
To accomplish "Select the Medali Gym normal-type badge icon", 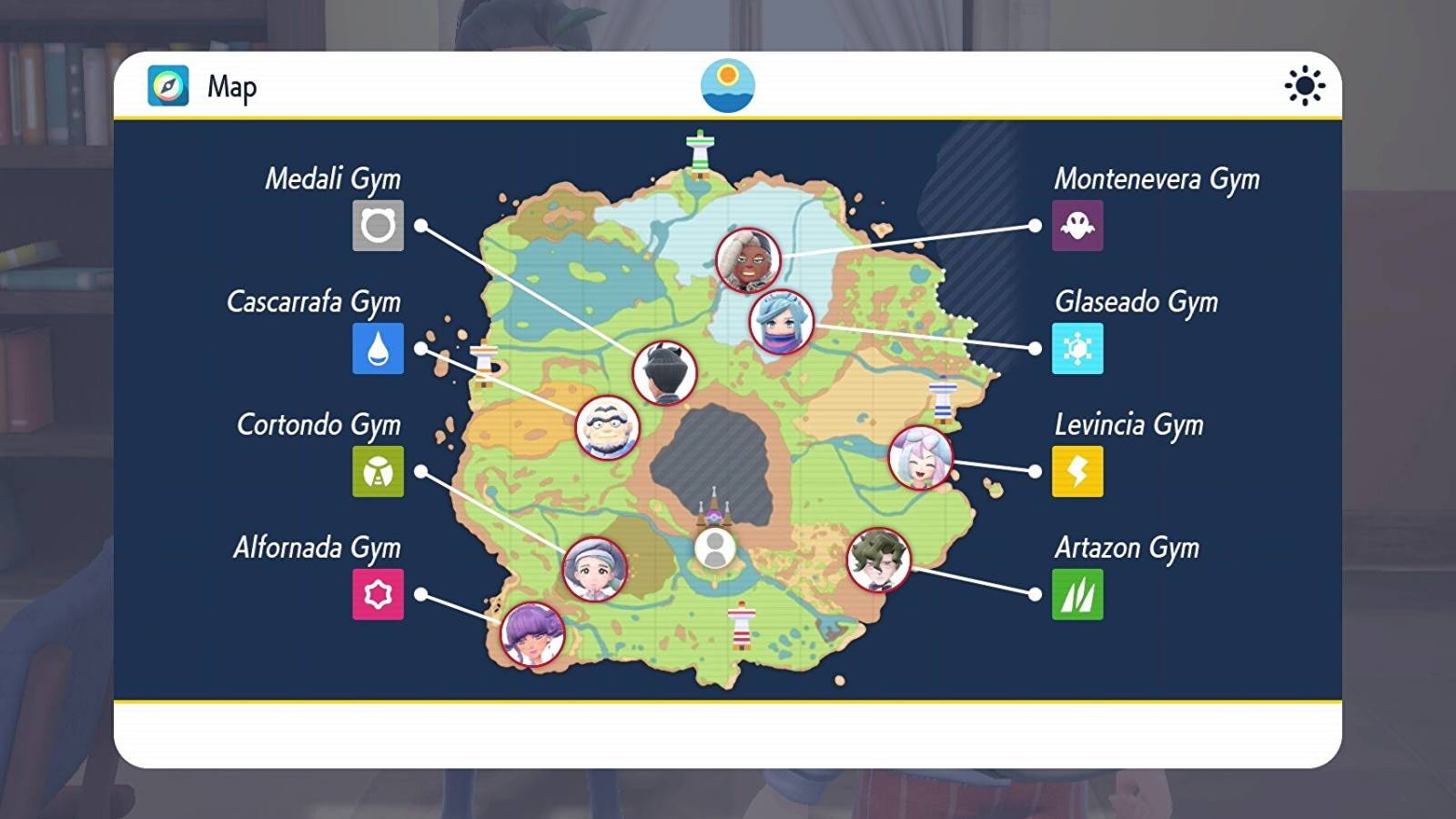I will (379, 227).
